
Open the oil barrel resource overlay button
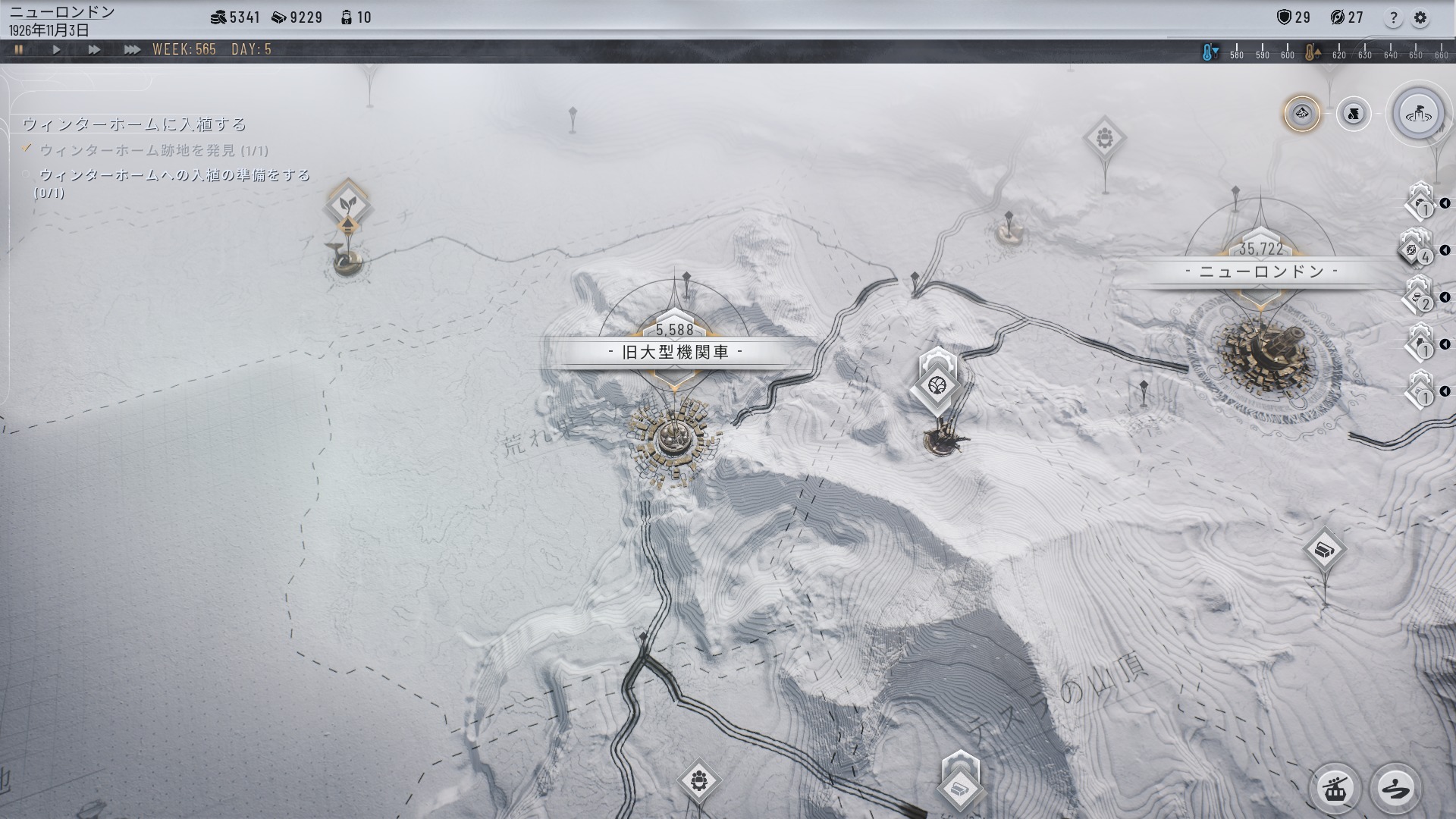point(1353,115)
